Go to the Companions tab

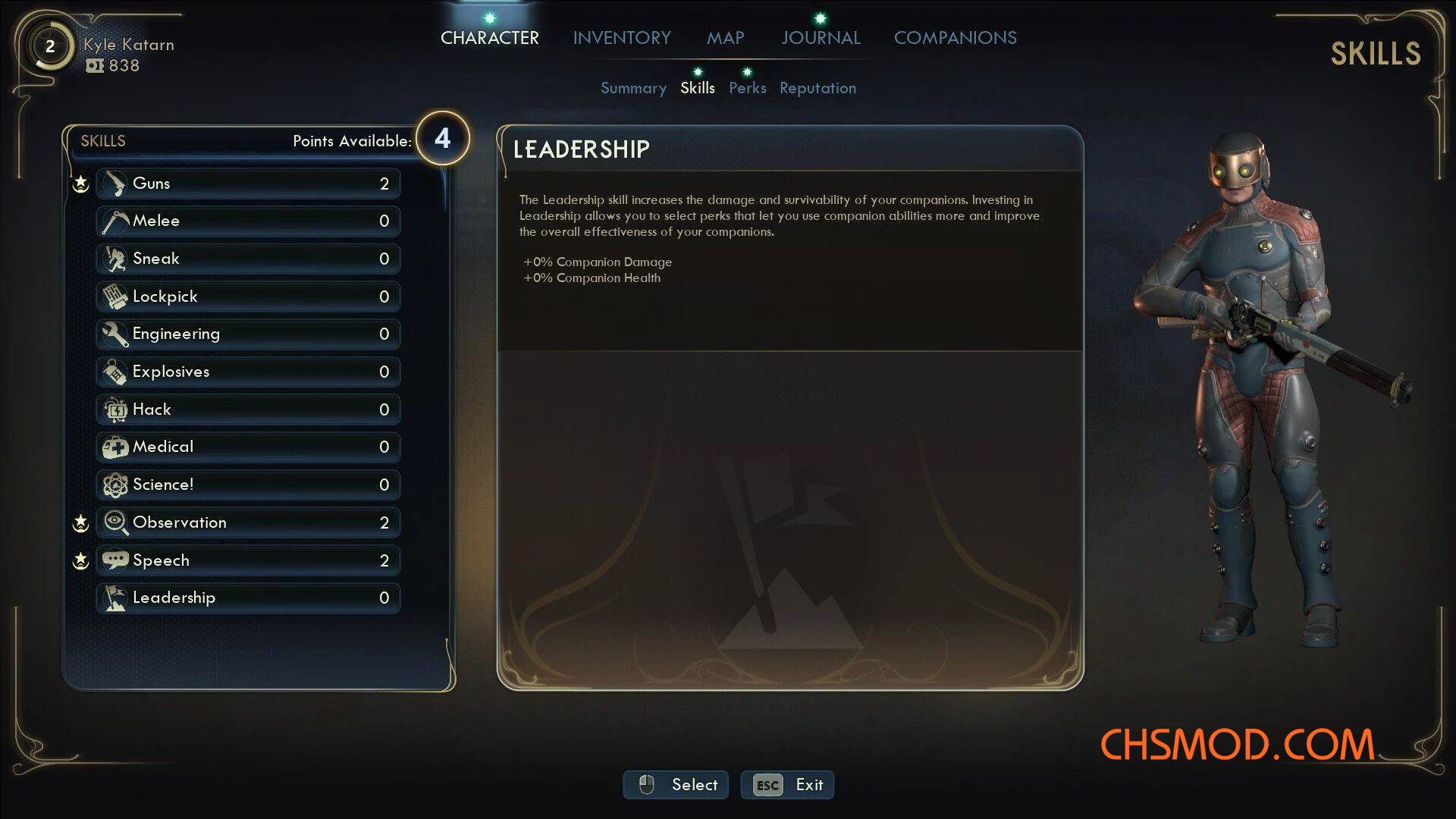(955, 38)
